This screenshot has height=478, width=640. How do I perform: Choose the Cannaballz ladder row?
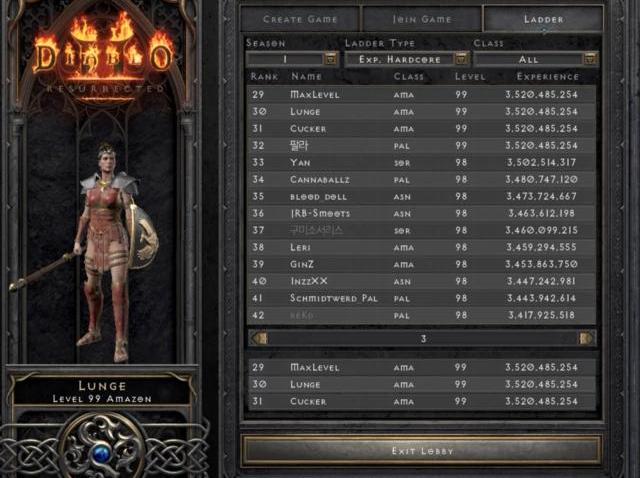point(421,179)
